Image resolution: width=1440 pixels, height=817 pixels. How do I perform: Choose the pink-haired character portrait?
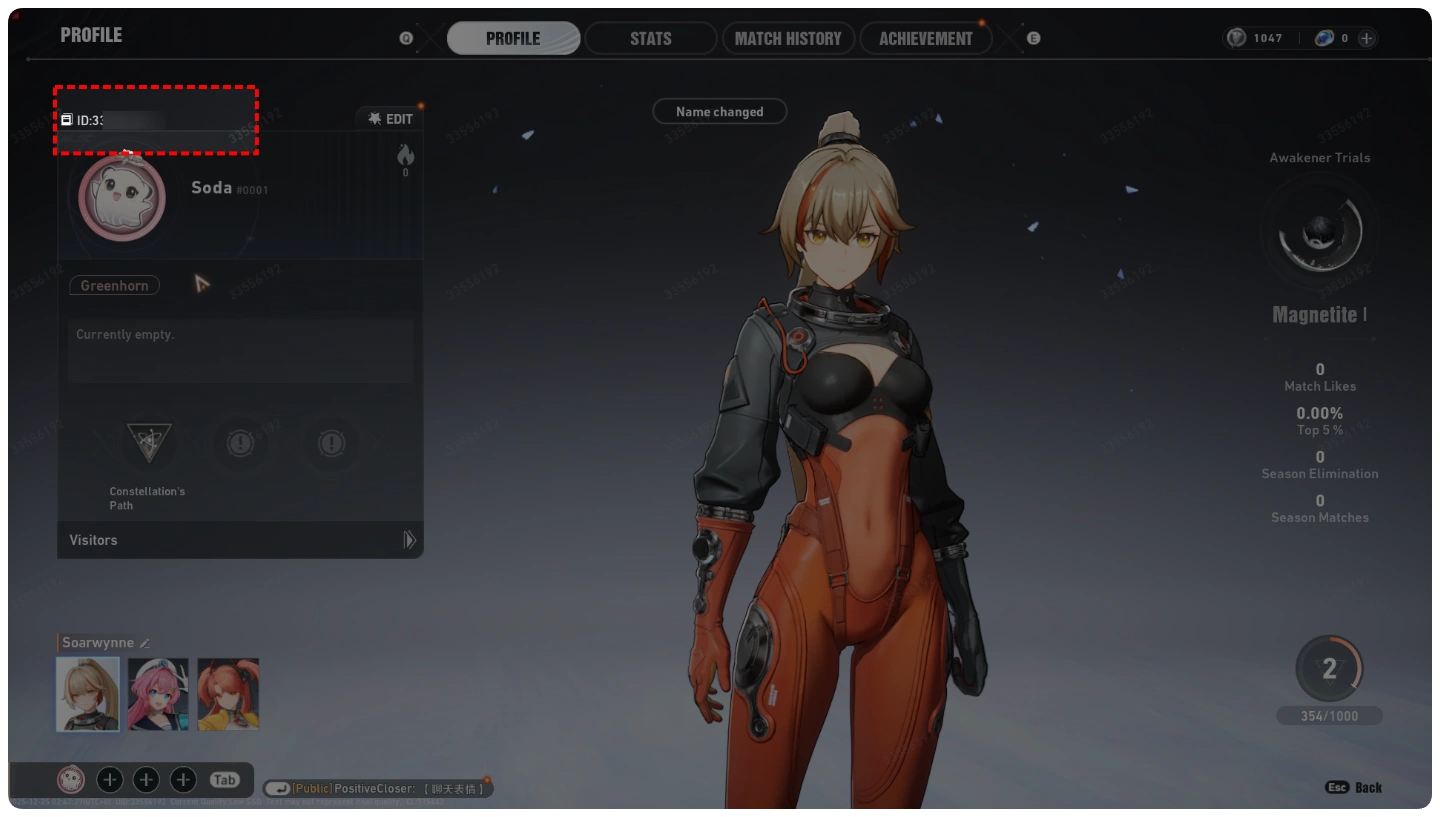pyautogui.click(x=158, y=694)
